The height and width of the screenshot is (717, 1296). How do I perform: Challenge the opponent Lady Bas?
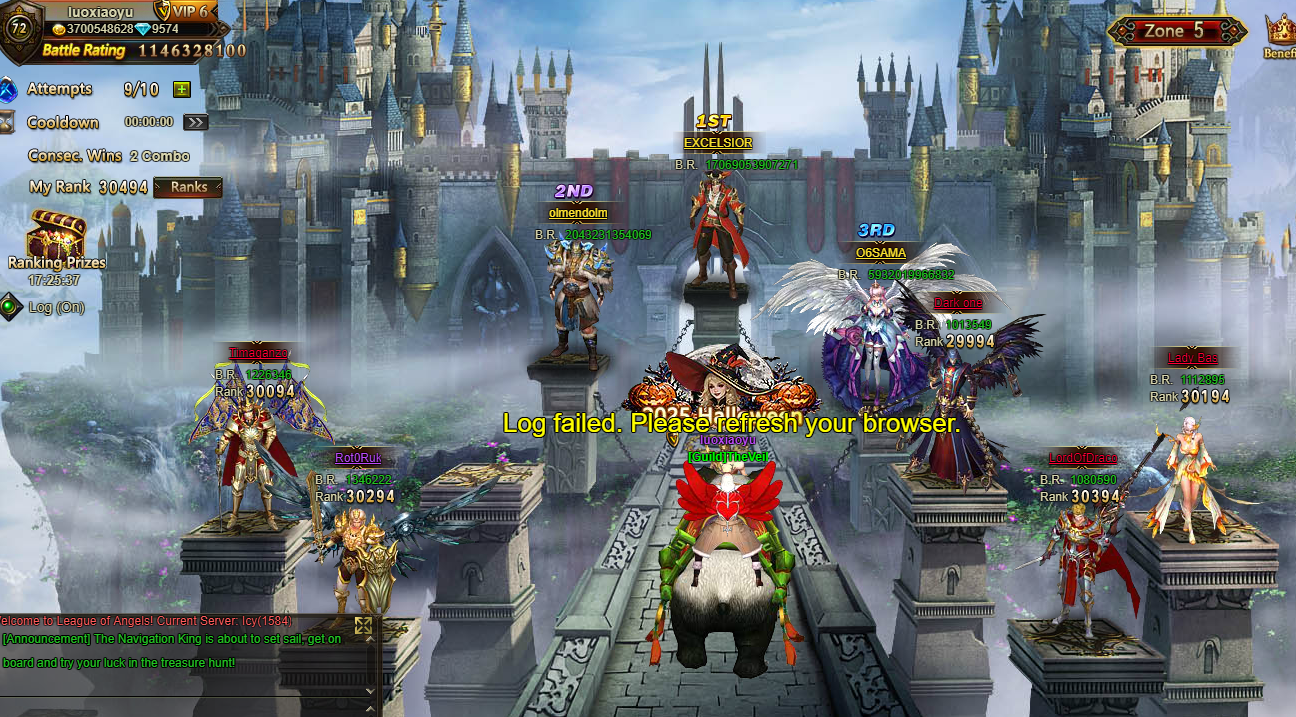click(x=1190, y=480)
